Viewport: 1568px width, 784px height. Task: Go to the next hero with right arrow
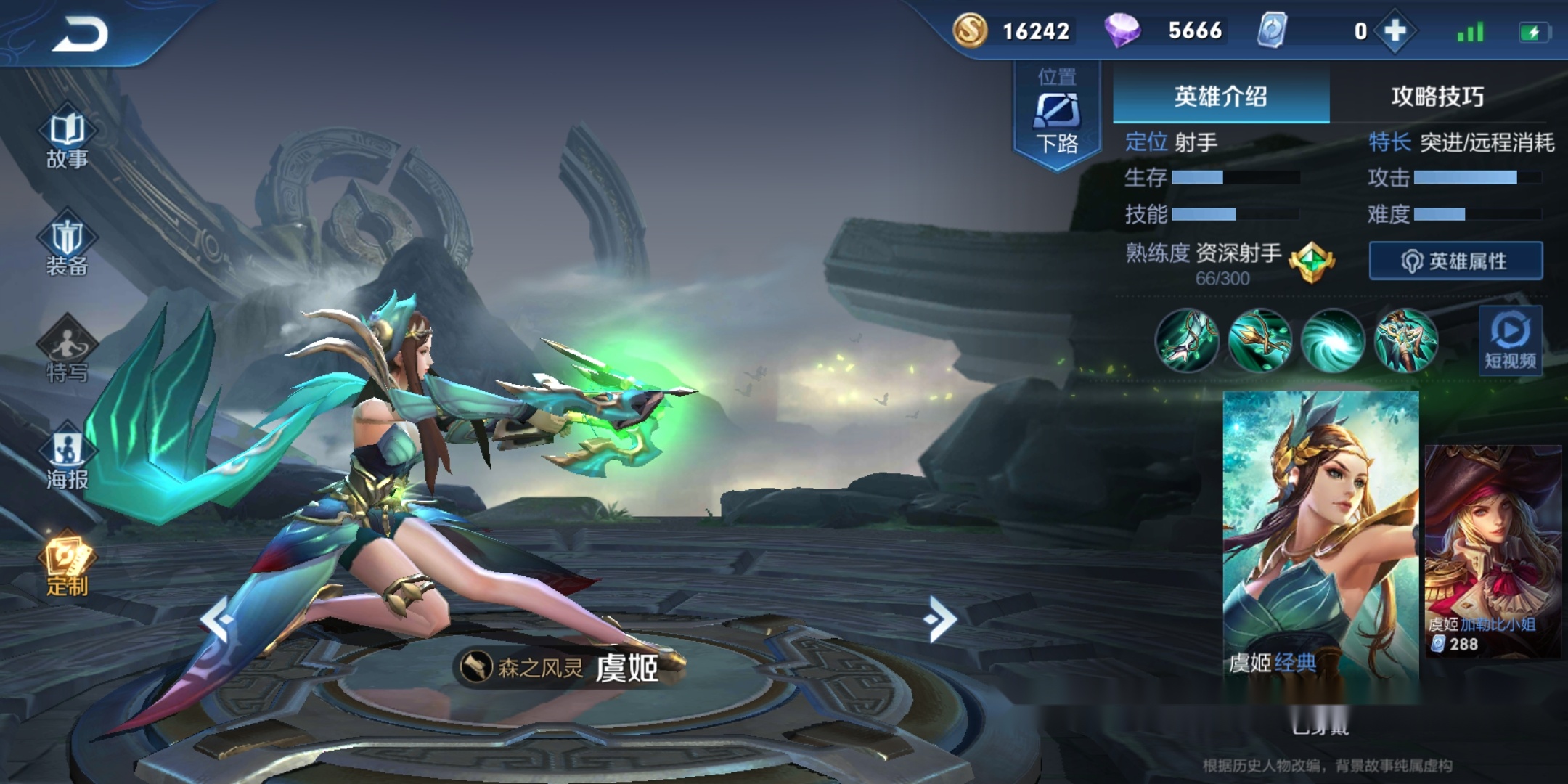tap(941, 619)
